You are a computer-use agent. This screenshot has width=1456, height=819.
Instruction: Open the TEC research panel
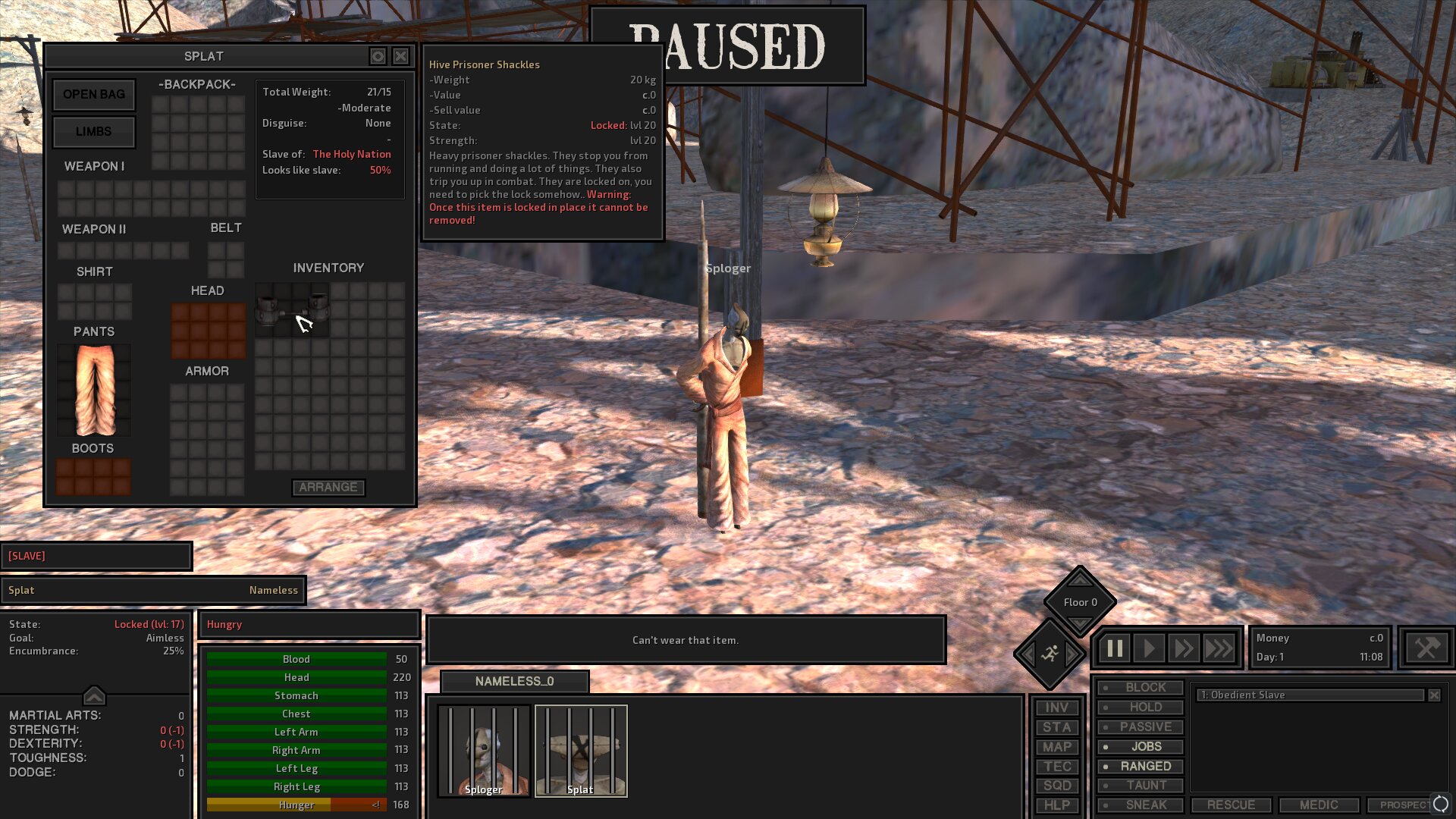coord(1057,766)
